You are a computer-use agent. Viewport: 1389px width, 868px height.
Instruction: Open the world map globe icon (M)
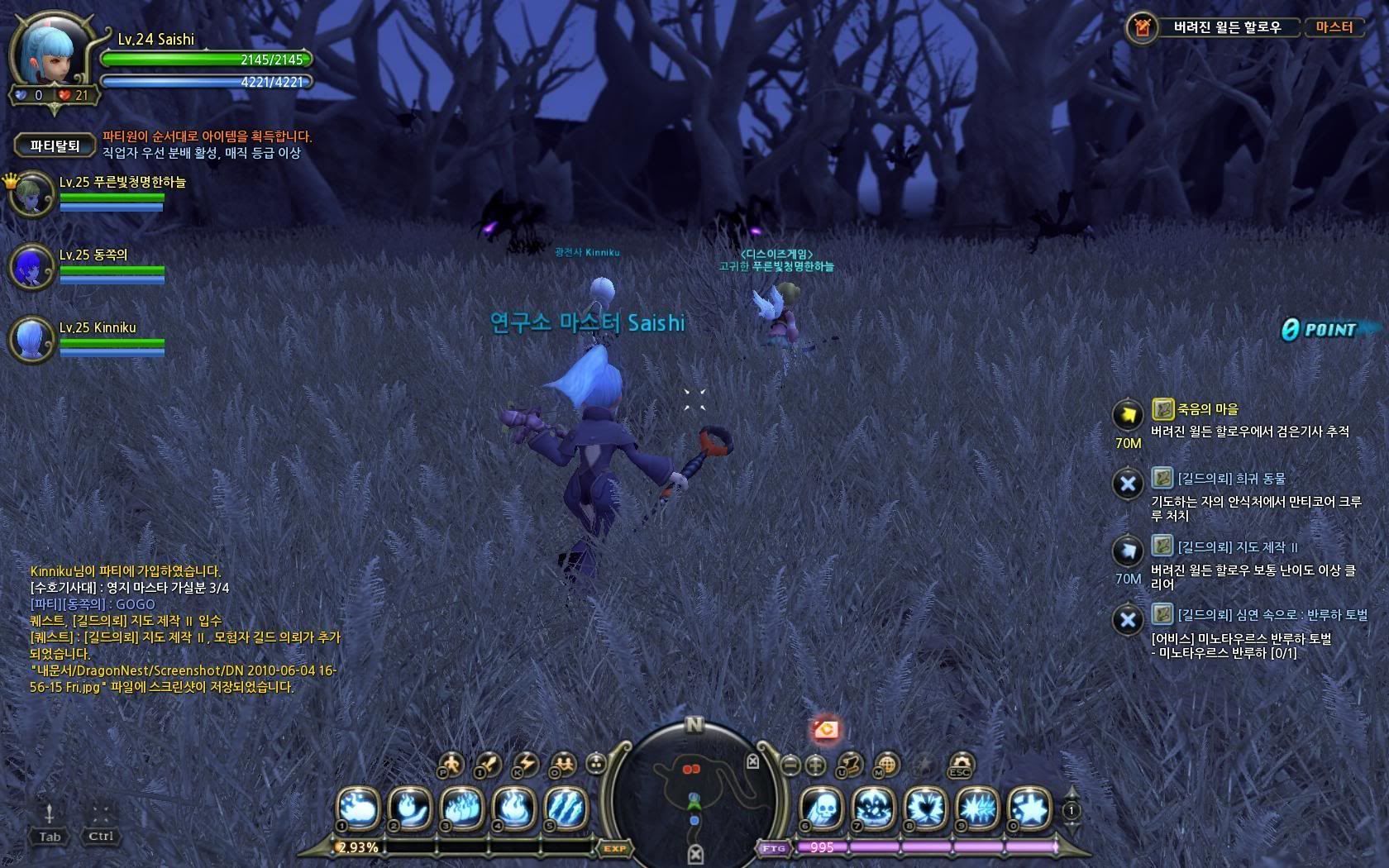click(x=886, y=764)
